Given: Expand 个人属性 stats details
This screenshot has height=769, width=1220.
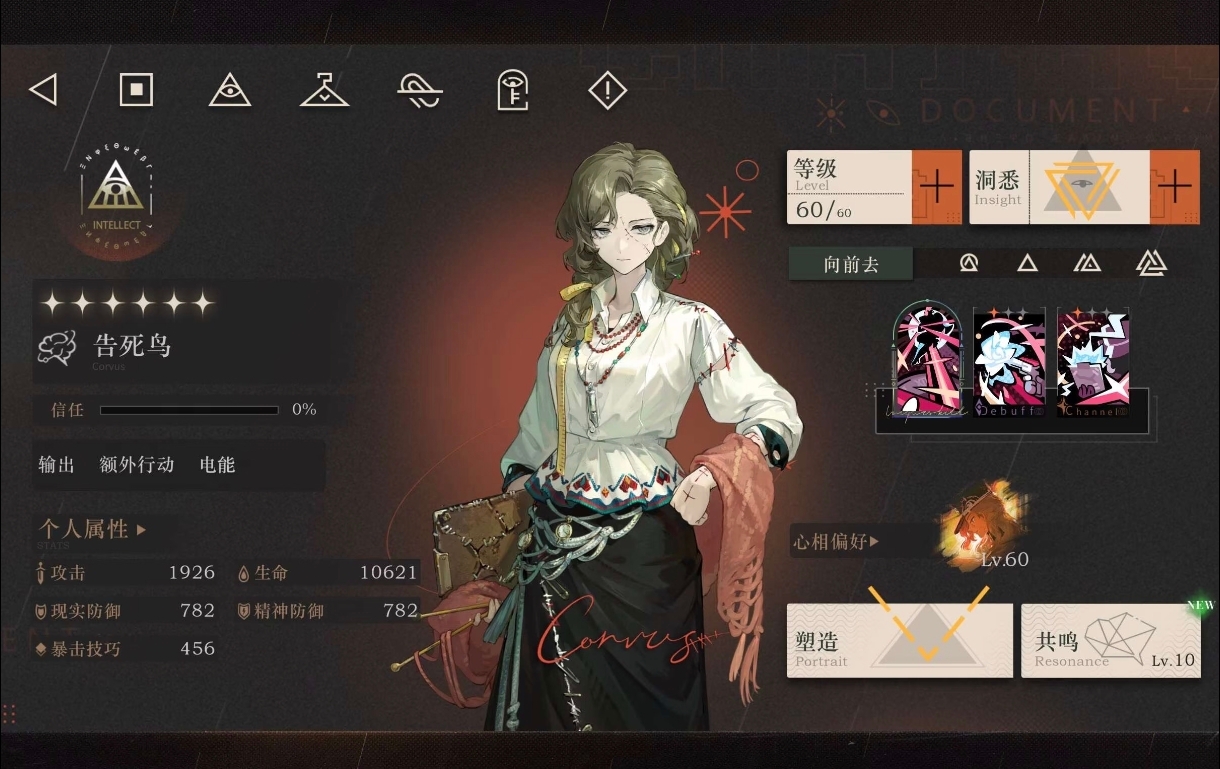Looking at the screenshot, I should (92, 529).
